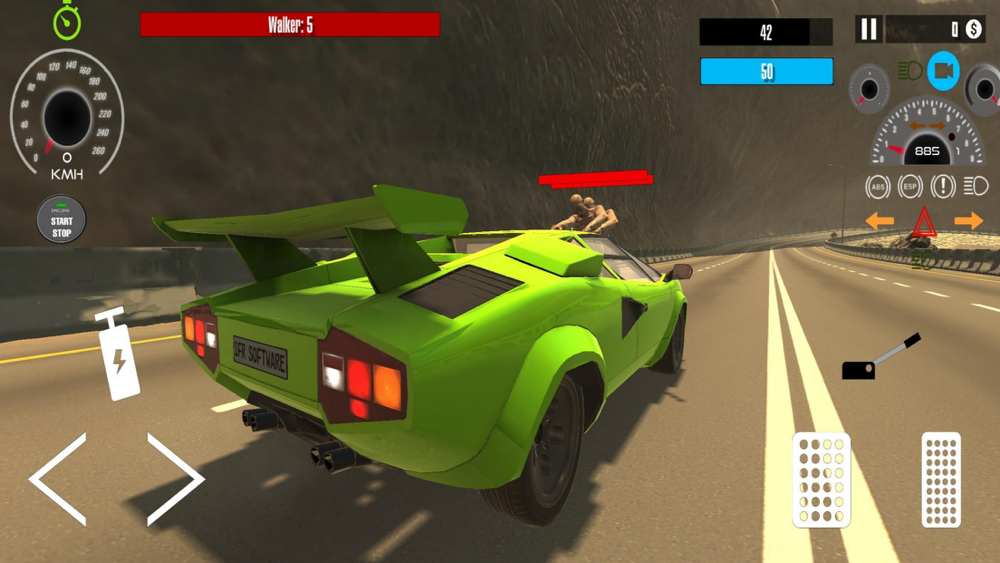Toggle the white headlight icon beside the warning light
The height and width of the screenshot is (563, 1000).
click(x=976, y=186)
